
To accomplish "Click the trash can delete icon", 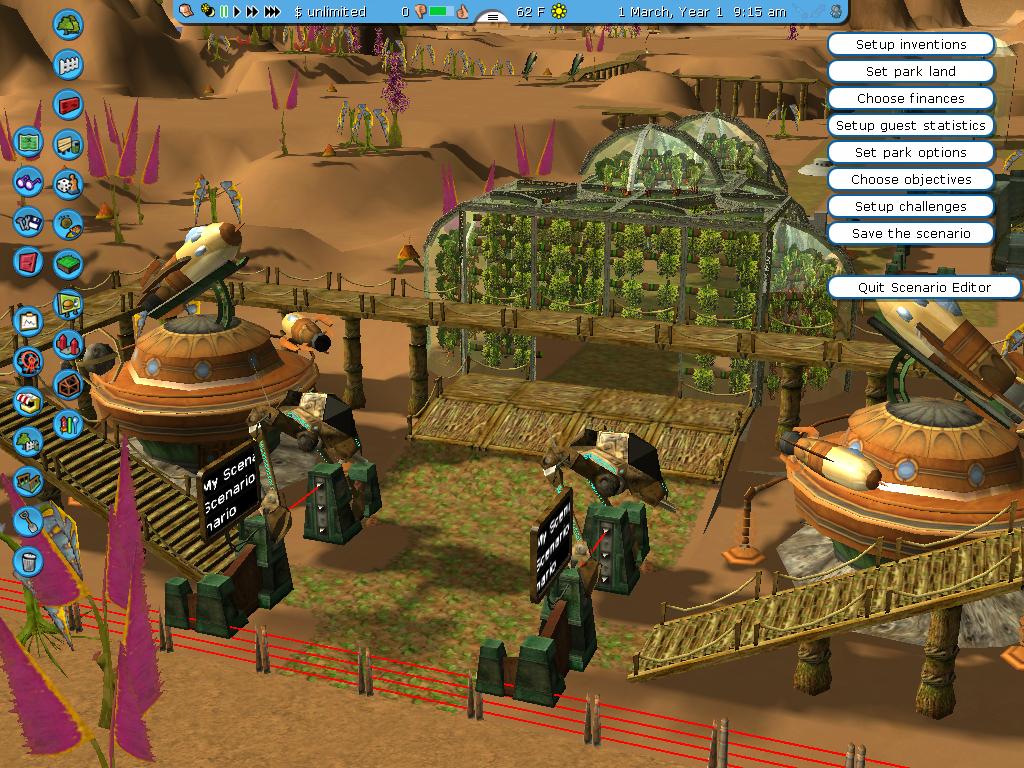I will tap(28, 560).
